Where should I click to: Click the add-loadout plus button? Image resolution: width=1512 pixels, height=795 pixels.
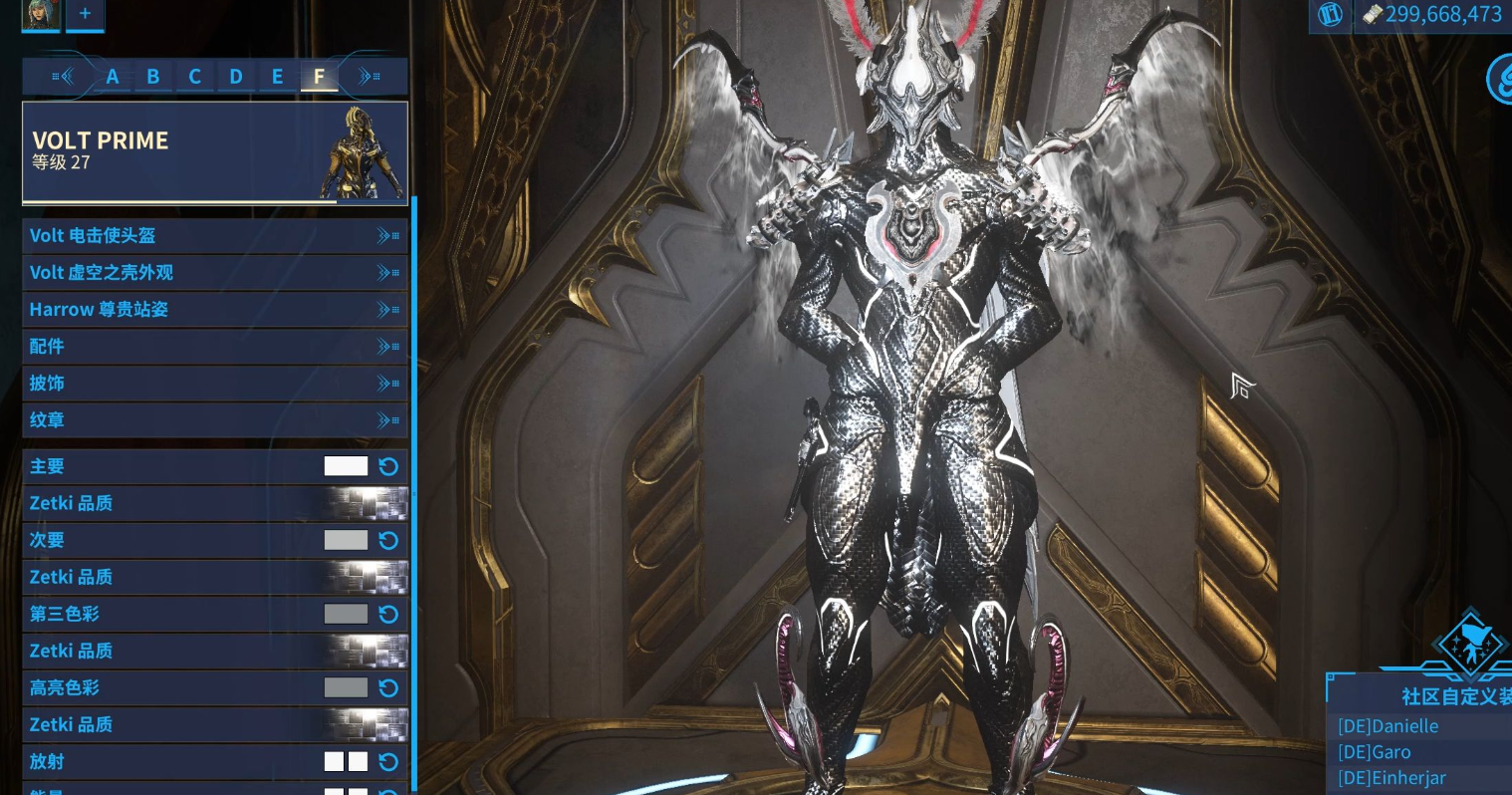(x=85, y=14)
